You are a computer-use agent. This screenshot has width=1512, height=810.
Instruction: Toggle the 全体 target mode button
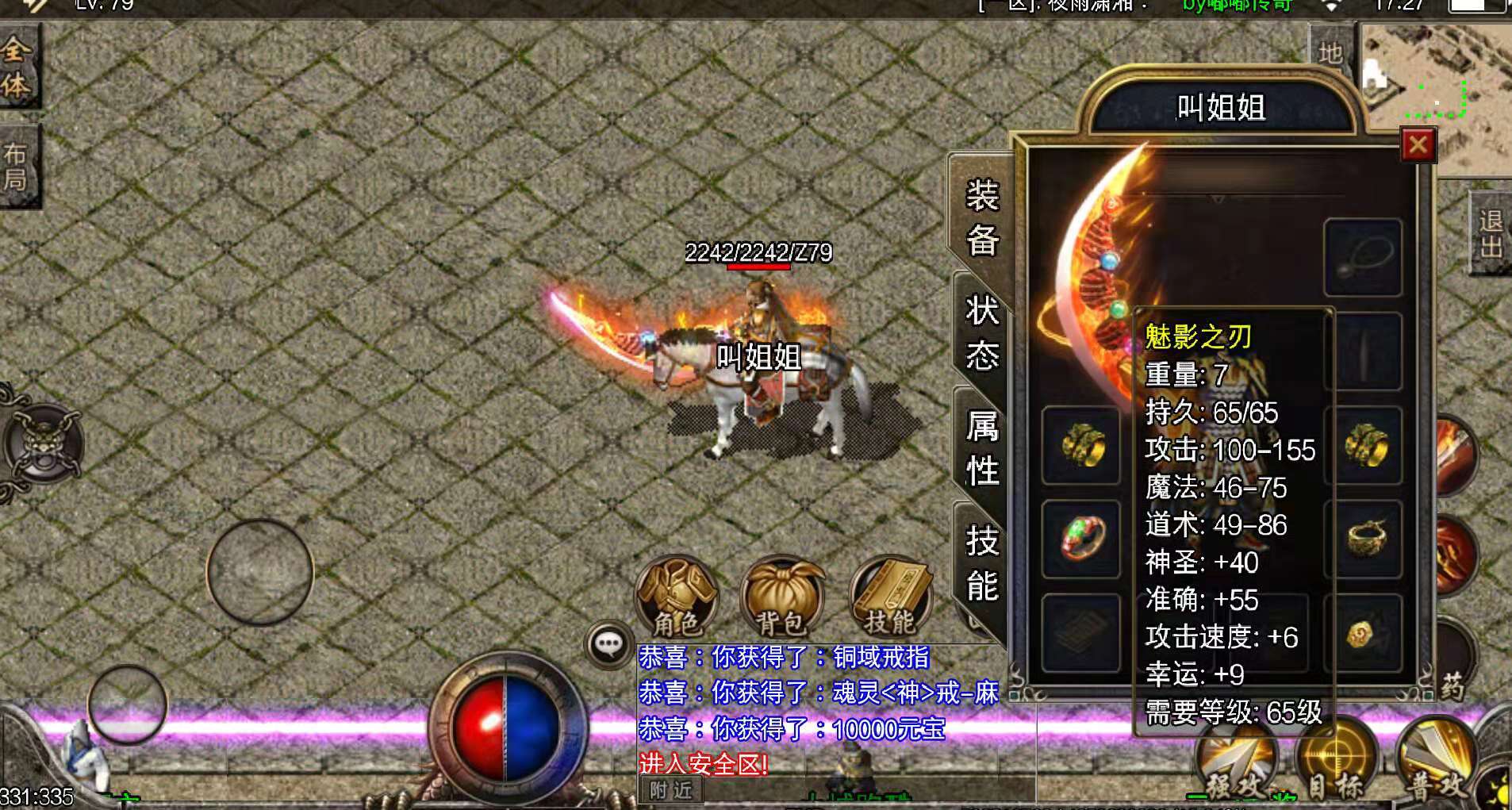17,67
